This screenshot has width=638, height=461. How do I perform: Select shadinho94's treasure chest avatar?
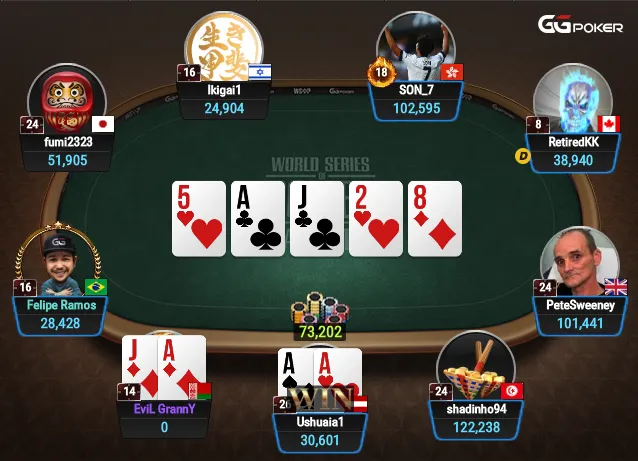[476, 368]
